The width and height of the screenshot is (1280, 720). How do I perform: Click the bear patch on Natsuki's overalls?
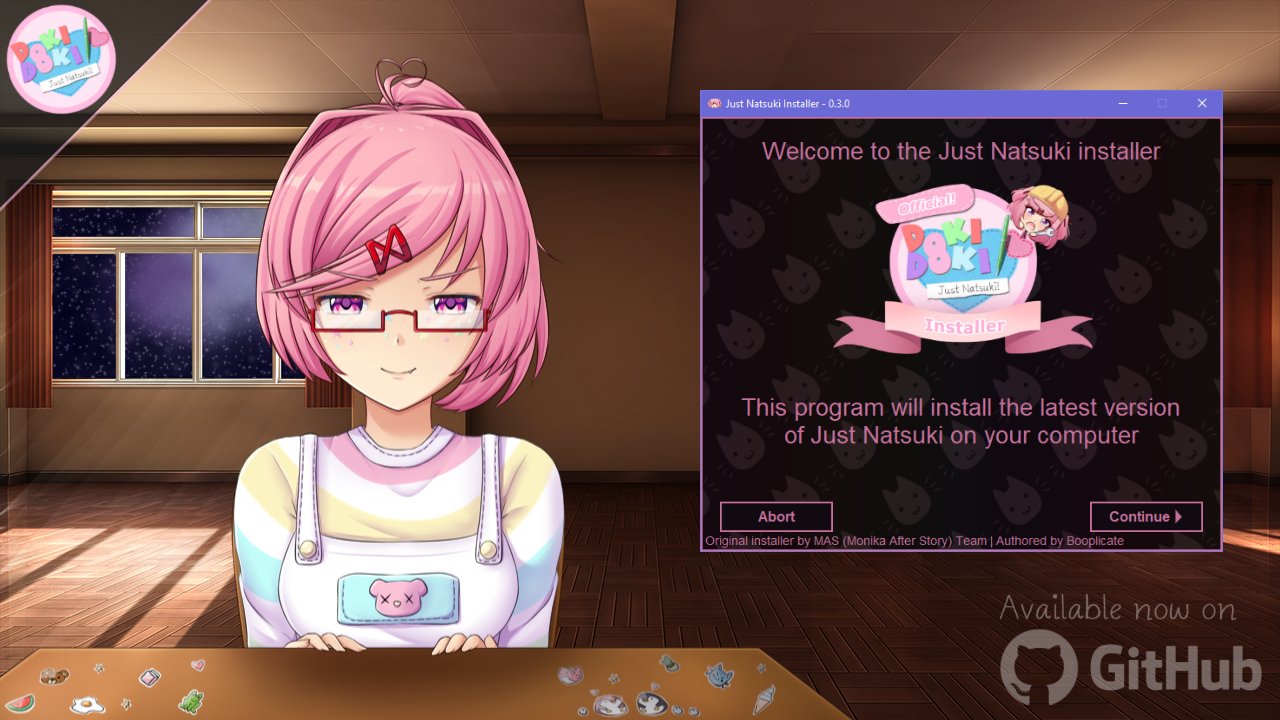(396, 596)
